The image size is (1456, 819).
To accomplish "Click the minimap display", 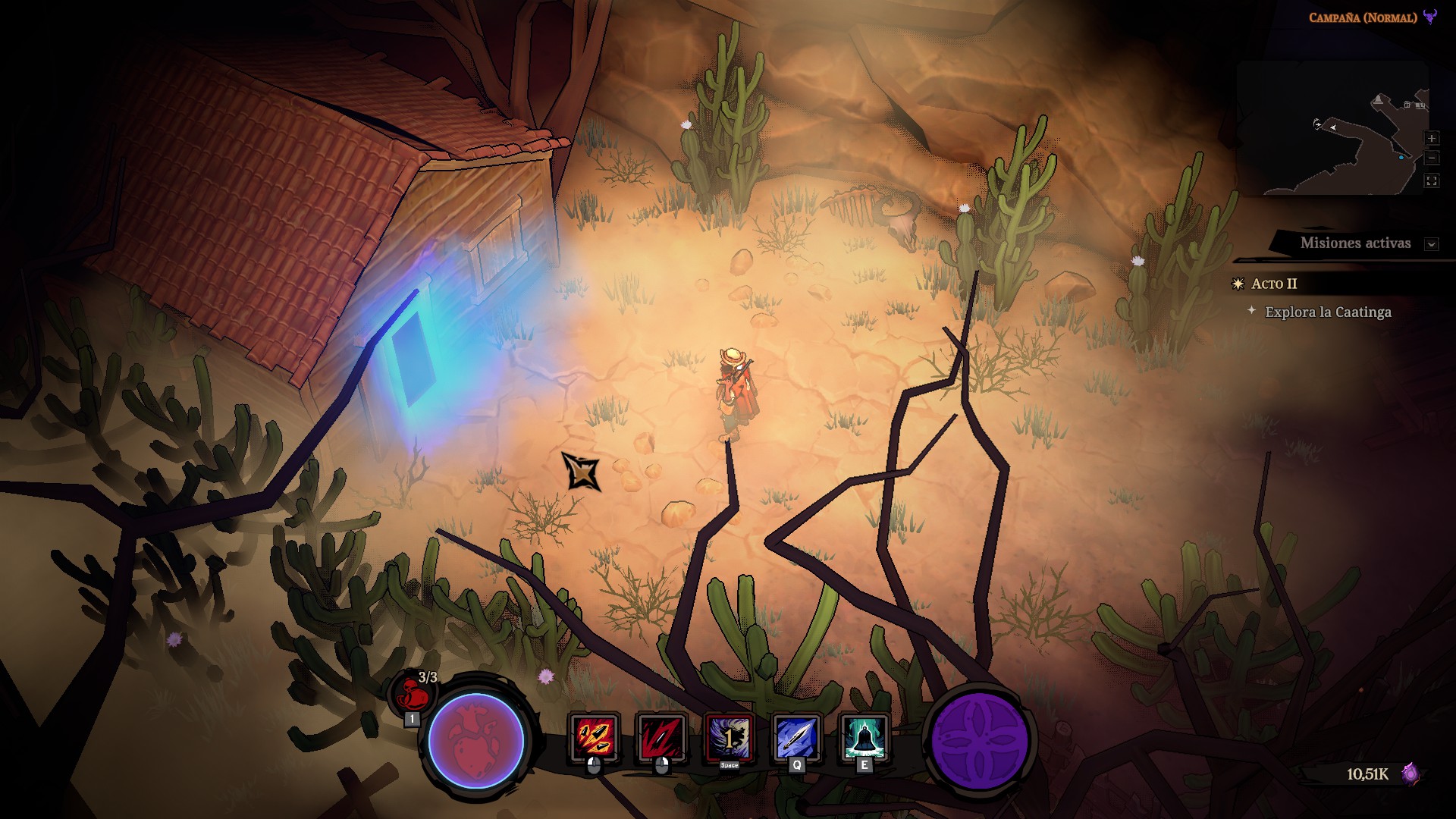I will (x=1331, y=129).
